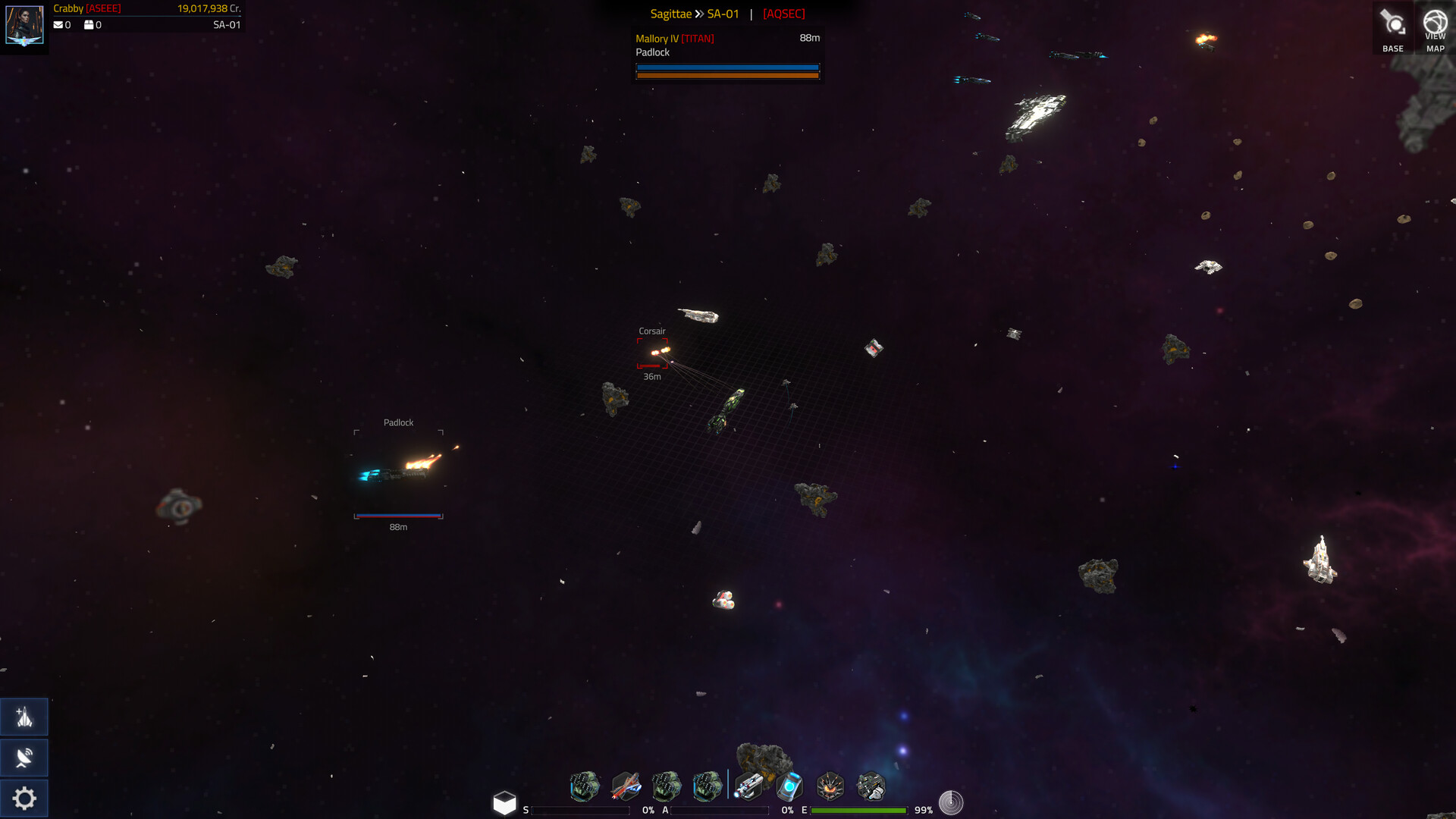This screenshot has width=1456, height=819.
Task: Click the green E energy bar
Action: [859, 810]
